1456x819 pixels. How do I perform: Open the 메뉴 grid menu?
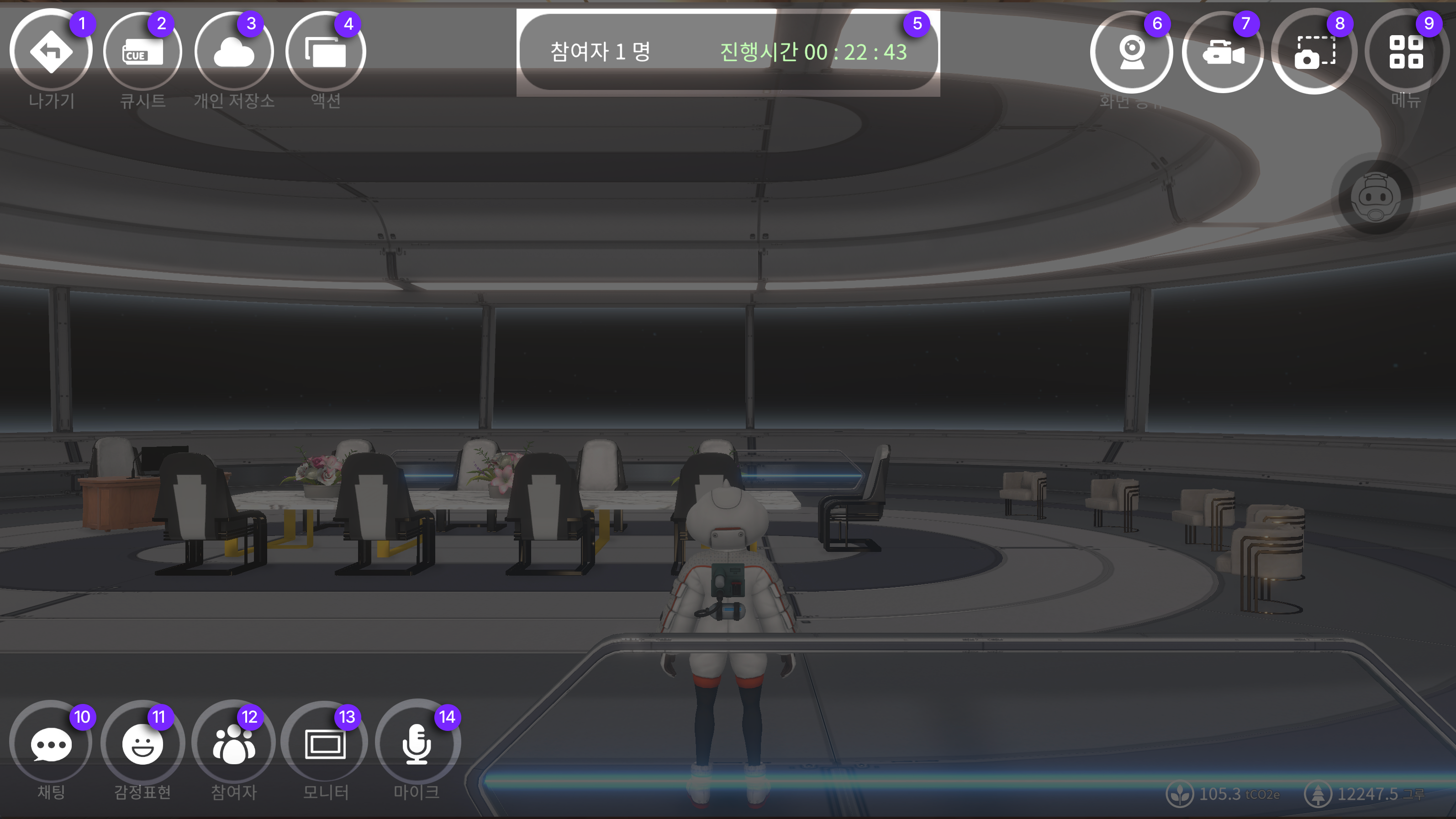click(x=1406, y=52)
